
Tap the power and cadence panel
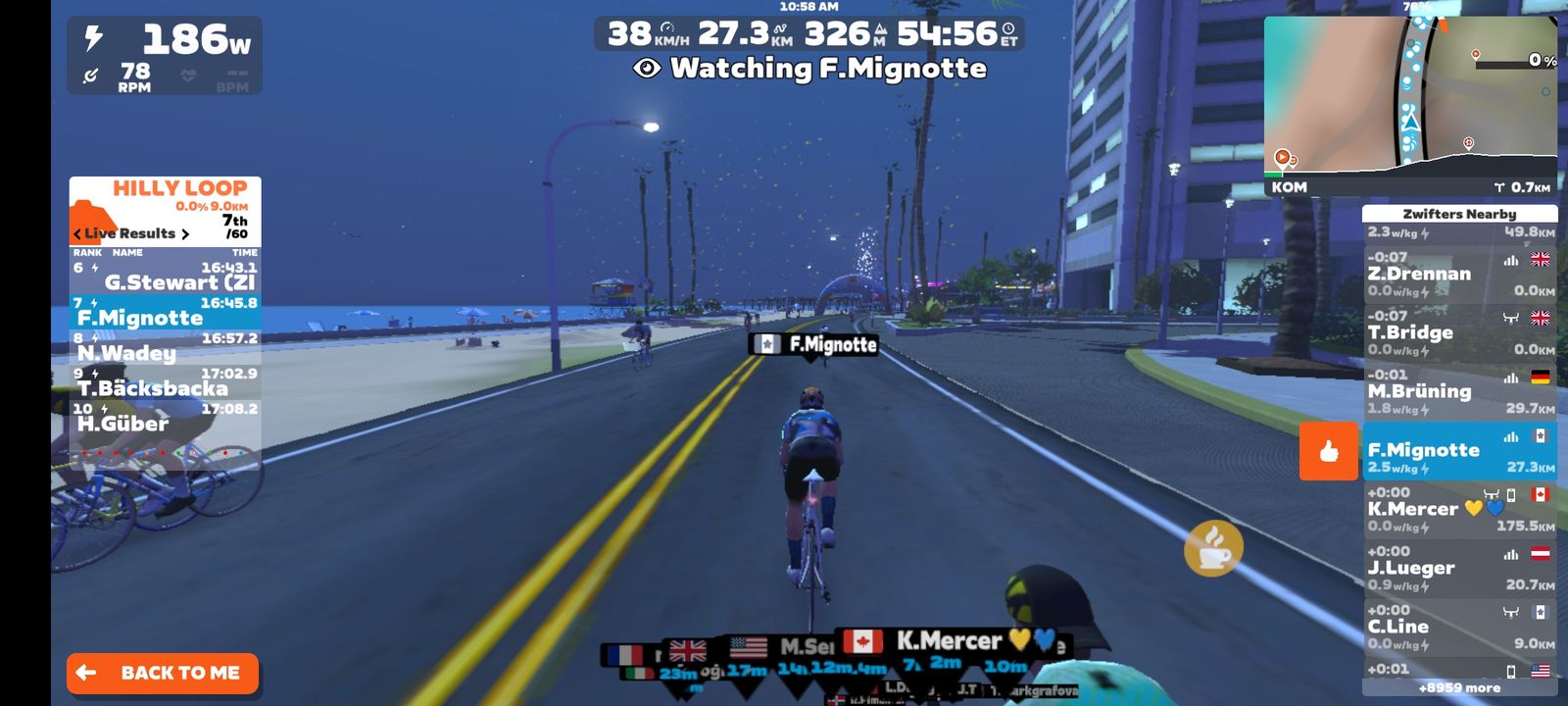165,56
